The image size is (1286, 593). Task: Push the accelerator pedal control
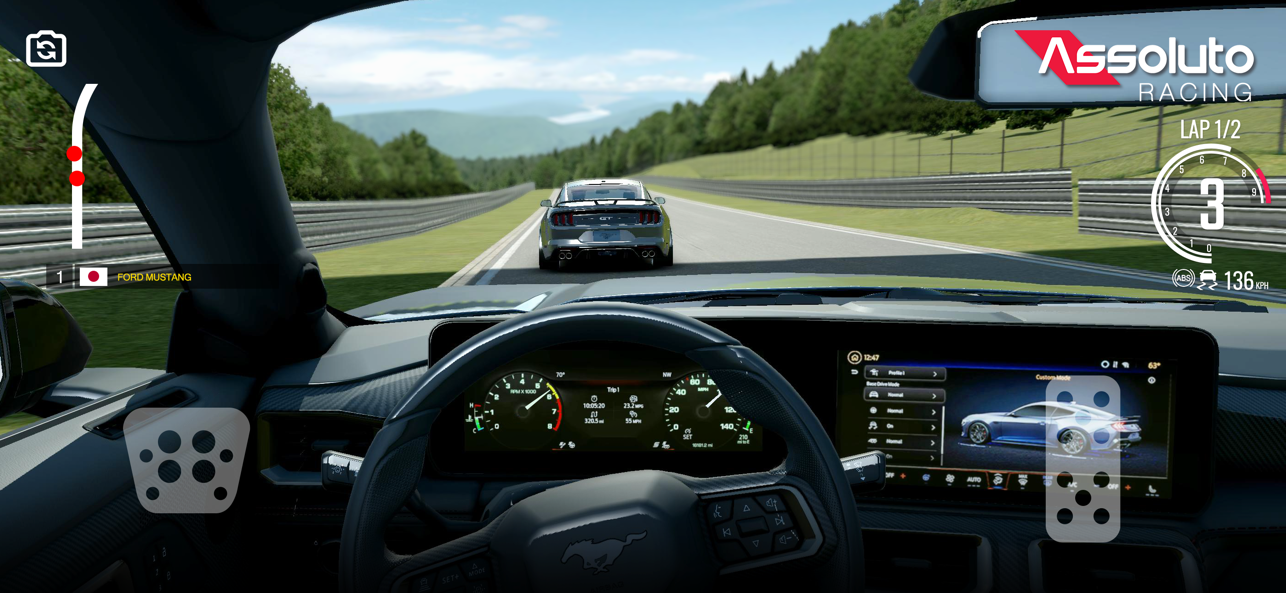tap(1082, 459)
